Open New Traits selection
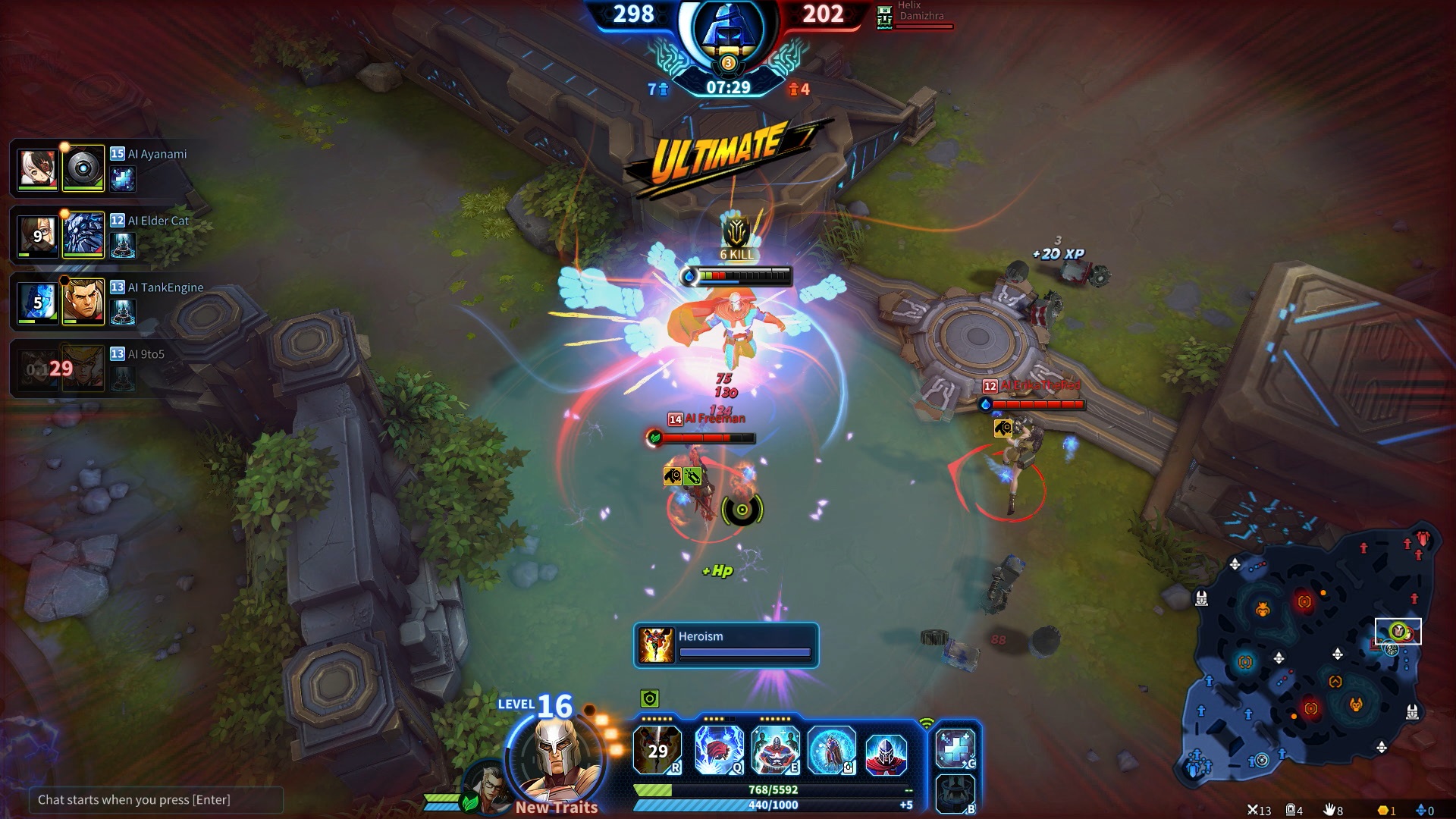 pyautogui.click(x=557, y=808)
